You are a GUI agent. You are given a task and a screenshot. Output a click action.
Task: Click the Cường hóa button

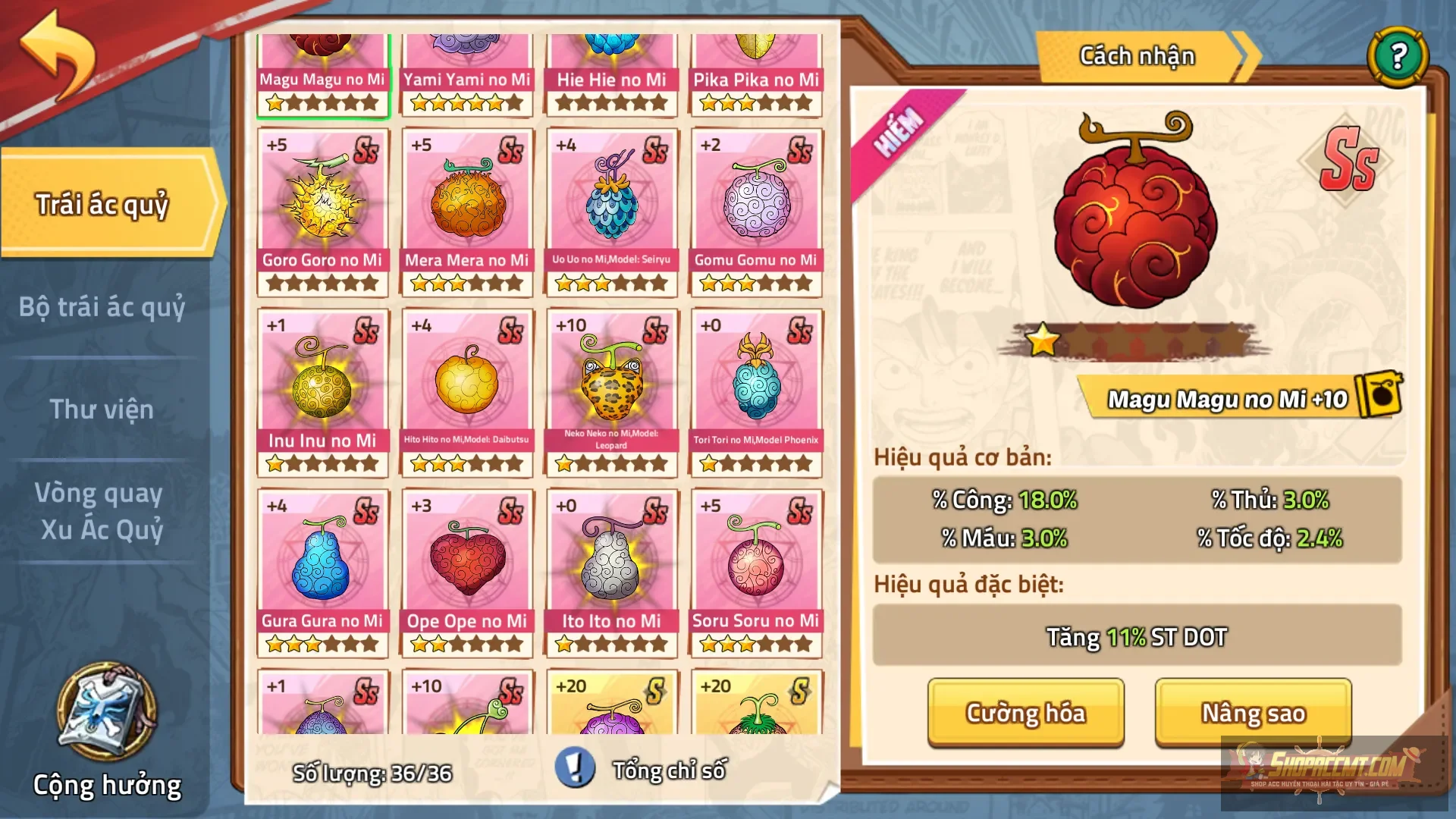click(1025, 713)
